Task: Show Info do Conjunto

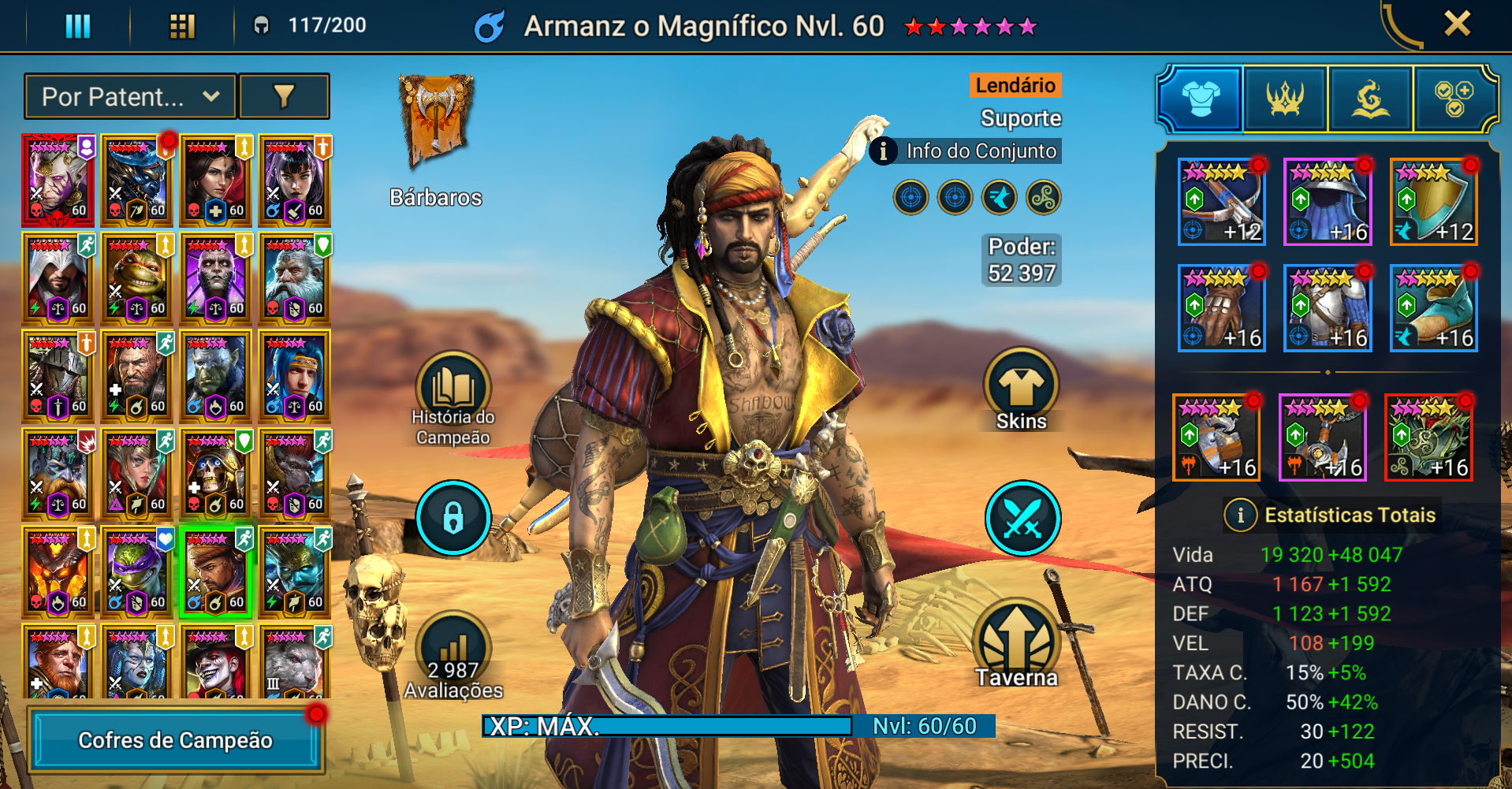Action: [966, 151]
